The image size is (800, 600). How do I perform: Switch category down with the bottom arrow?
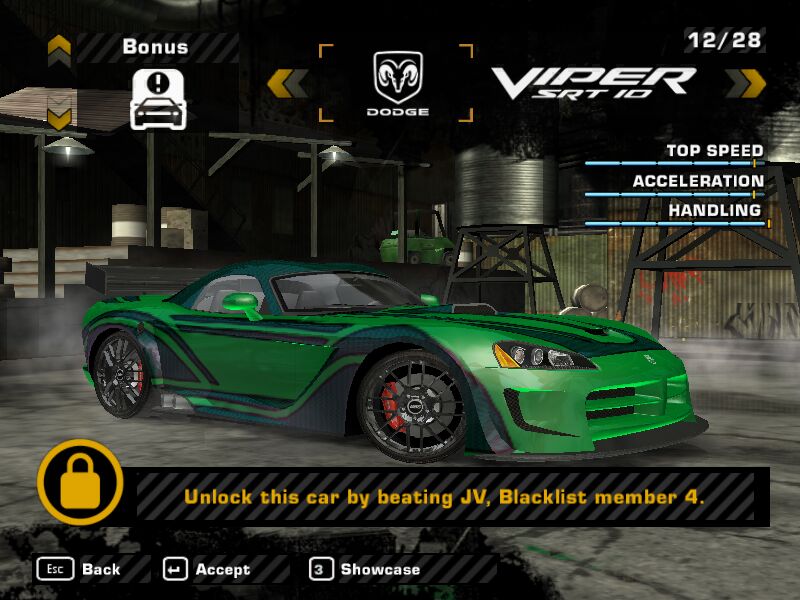(x=59, y=117)
